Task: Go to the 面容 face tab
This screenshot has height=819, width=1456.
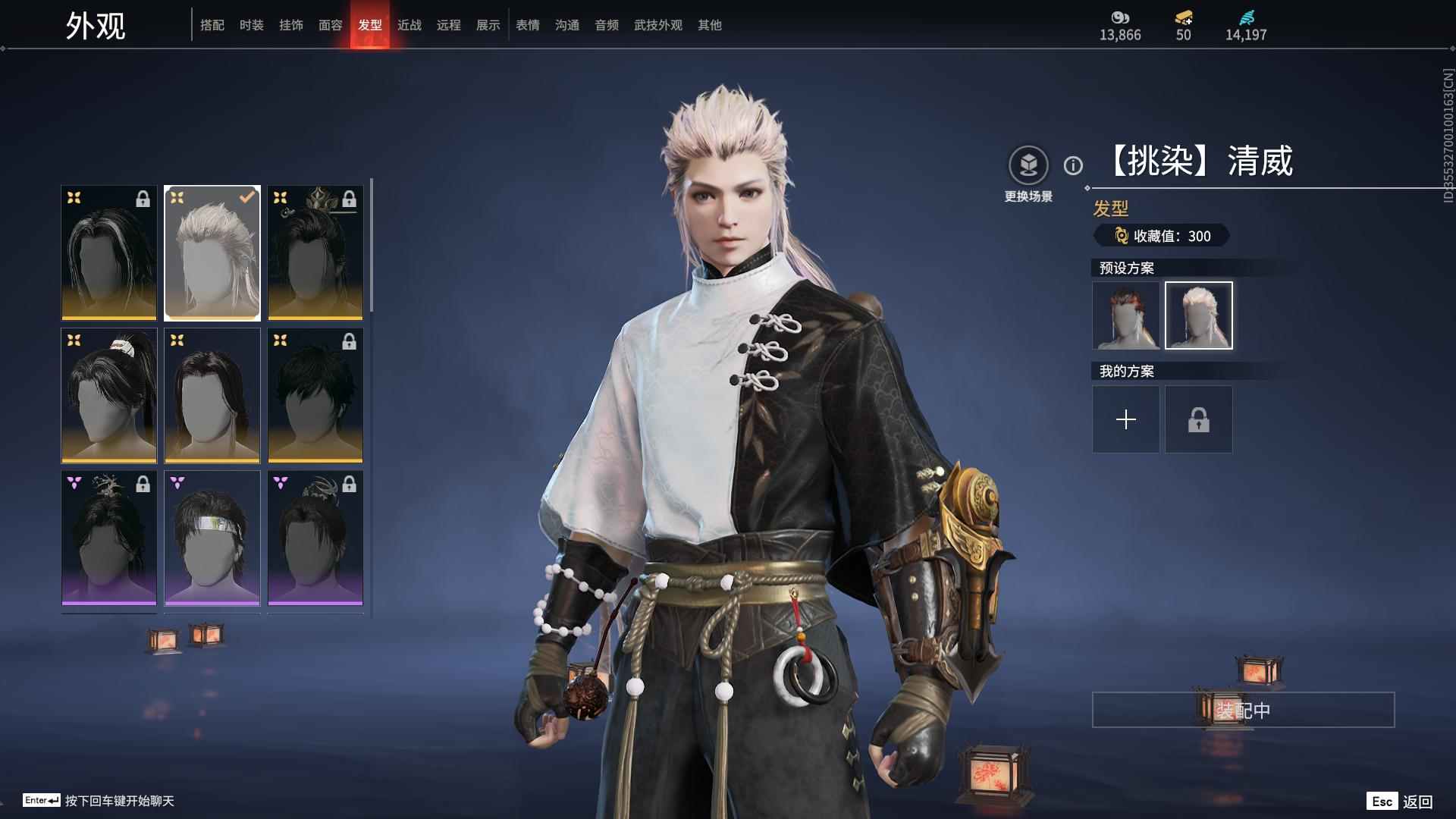Action: click(x=331, y=25)
